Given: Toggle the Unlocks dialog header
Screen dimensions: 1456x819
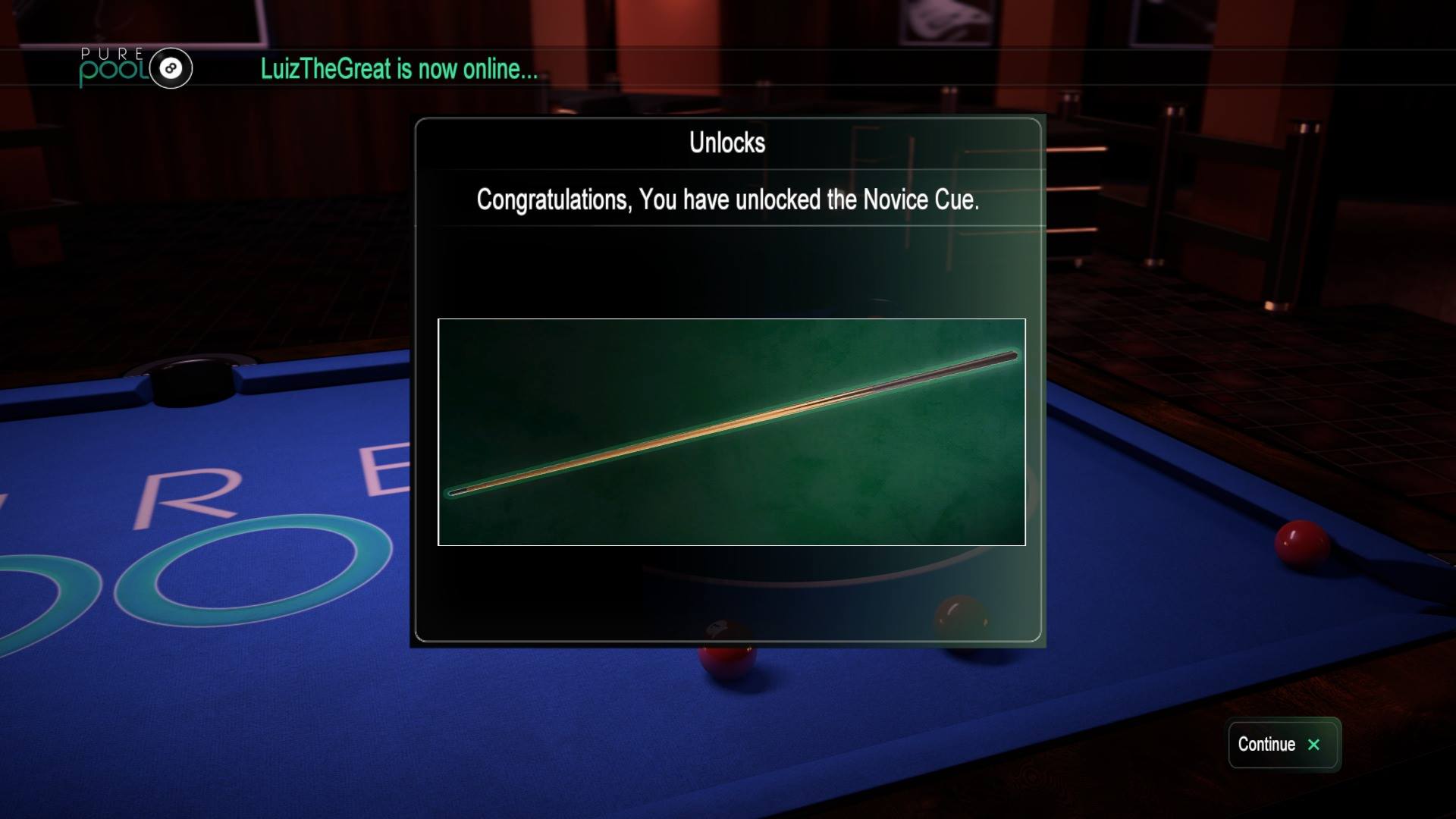Looking at the screenshot, I should coord(726,143).
